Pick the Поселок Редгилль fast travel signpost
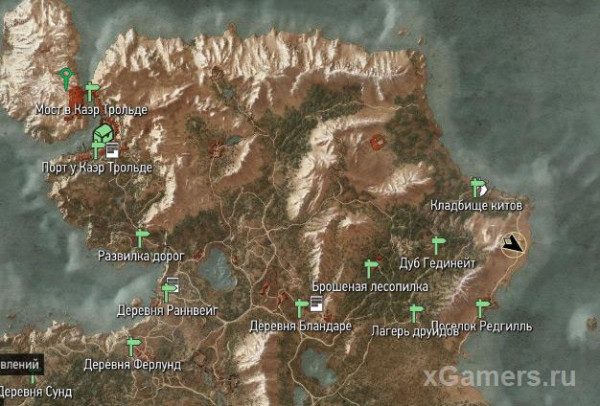The width and height of the screenshot is (600, 406). tap(482, 308)
